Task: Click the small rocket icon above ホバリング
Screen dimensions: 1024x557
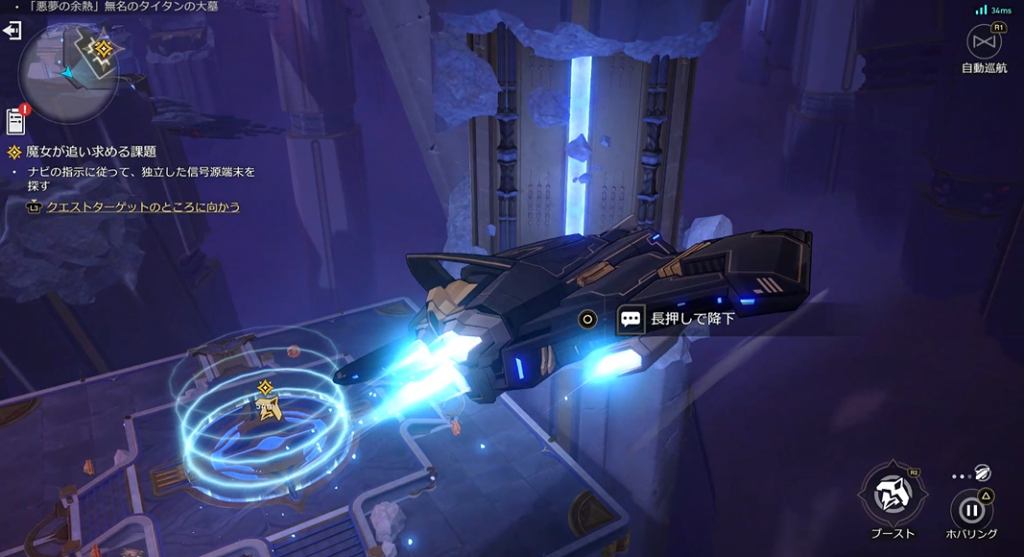Action: click(984, 474)
